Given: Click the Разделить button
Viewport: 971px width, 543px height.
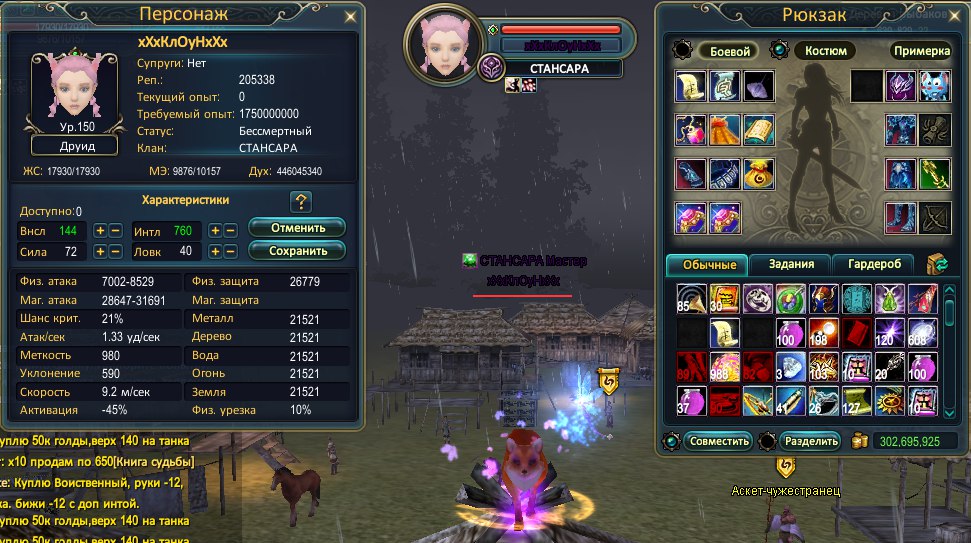Looking at the screenshot, I should pyautogui.click(x=811, y=441).
